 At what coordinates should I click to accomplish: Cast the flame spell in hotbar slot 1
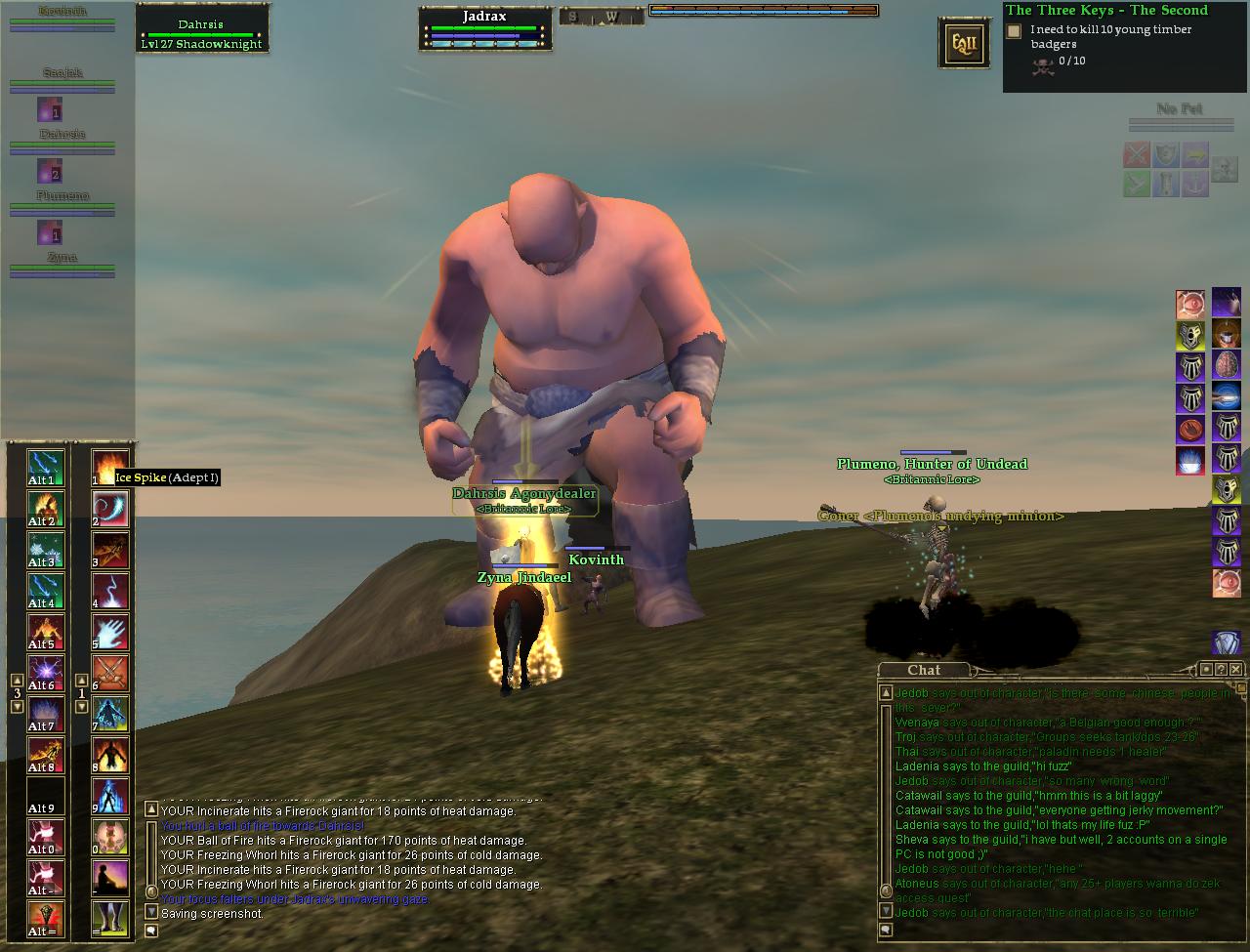pos(109,468)
